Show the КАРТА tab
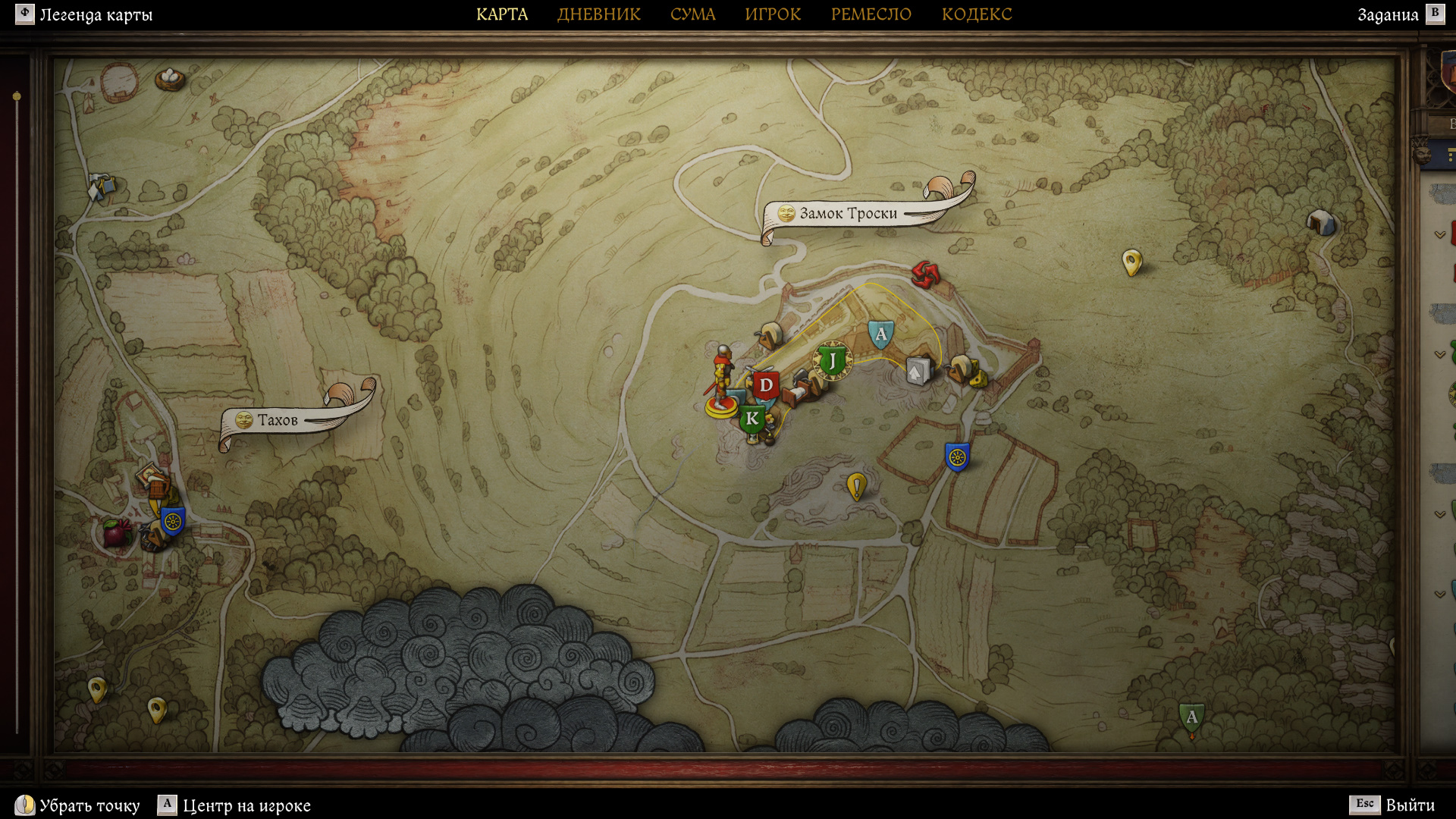The width and height of the screenshot is (1456, 819). point(502,14)
